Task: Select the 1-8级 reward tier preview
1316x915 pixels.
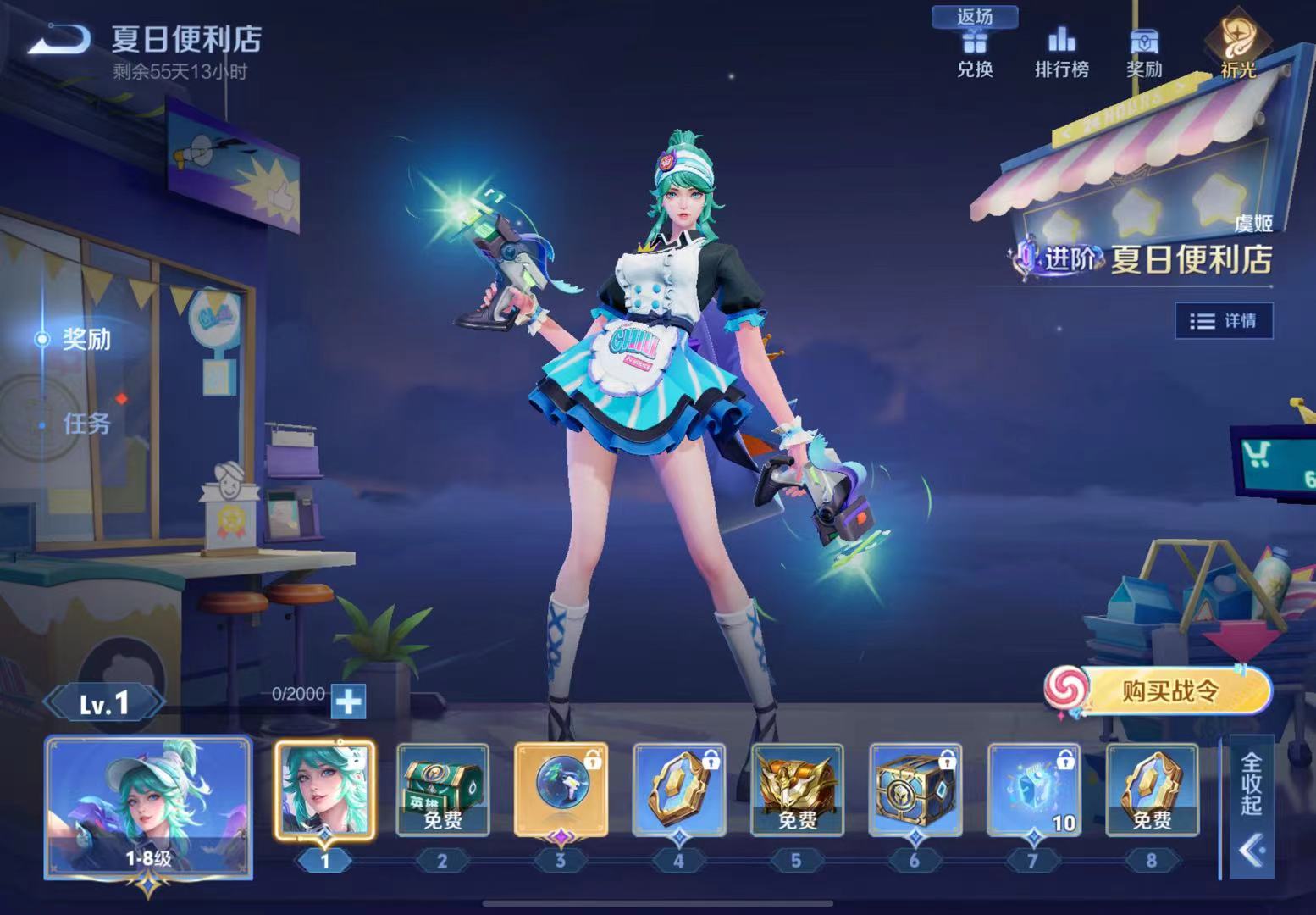Action: 148,807
